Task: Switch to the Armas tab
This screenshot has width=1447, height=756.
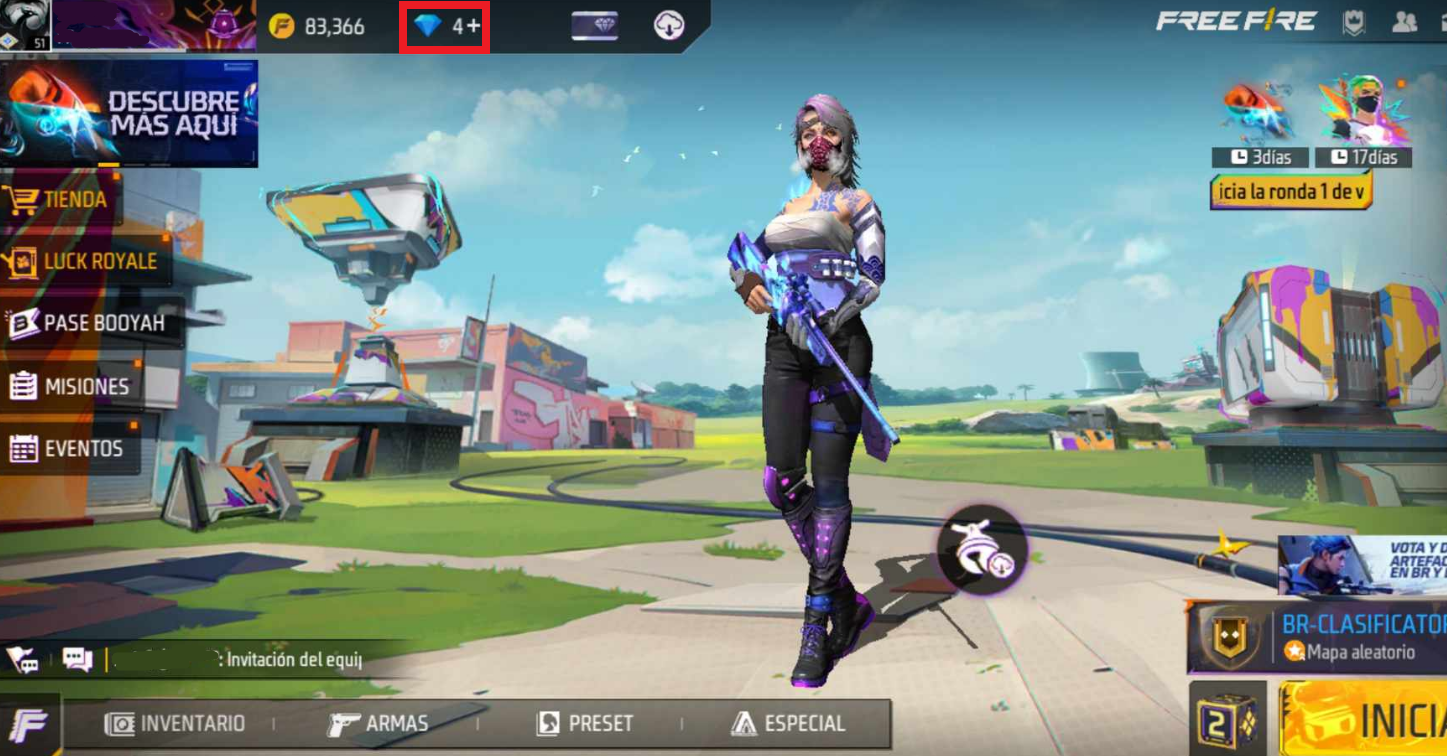Action: point(379,723)
